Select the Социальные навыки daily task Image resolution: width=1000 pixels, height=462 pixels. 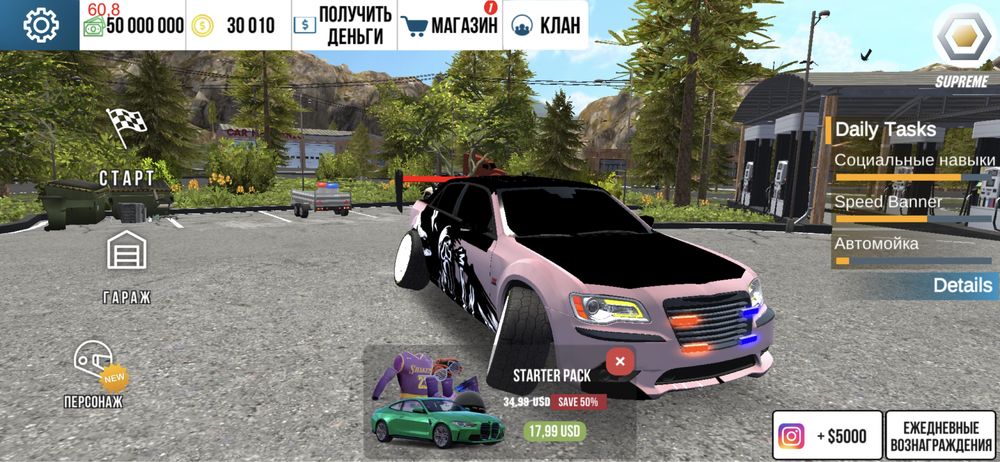click(914, 162)
